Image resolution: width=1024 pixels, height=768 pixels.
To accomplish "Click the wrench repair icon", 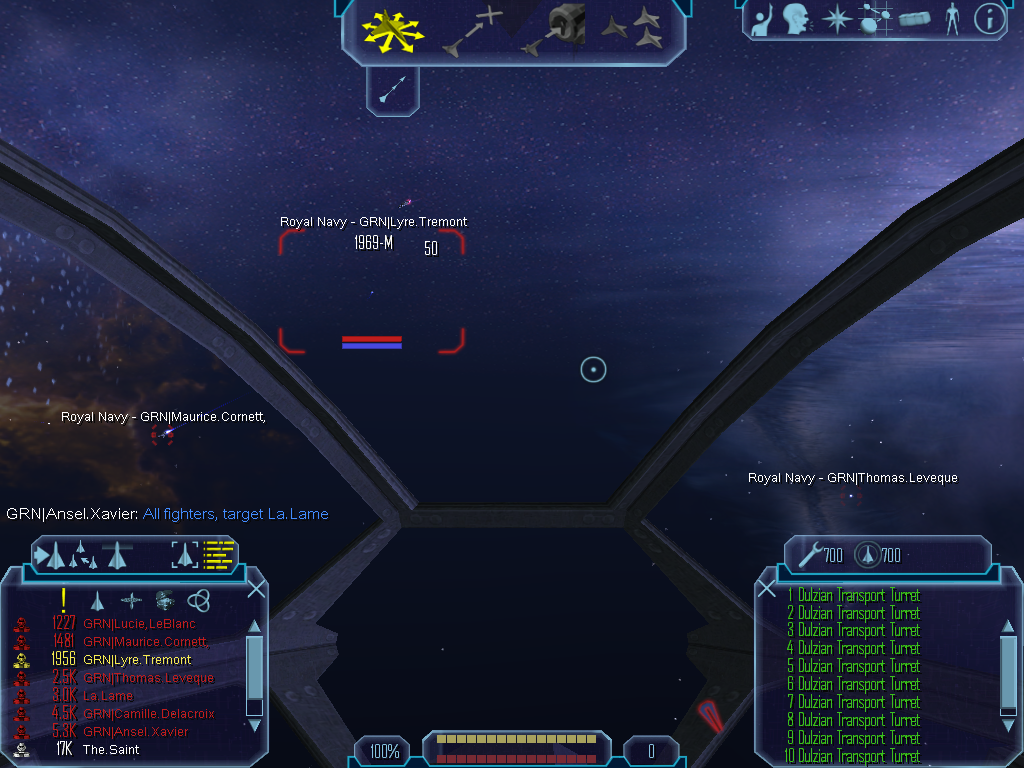I will pyautogui.click(x=810, y=554).
